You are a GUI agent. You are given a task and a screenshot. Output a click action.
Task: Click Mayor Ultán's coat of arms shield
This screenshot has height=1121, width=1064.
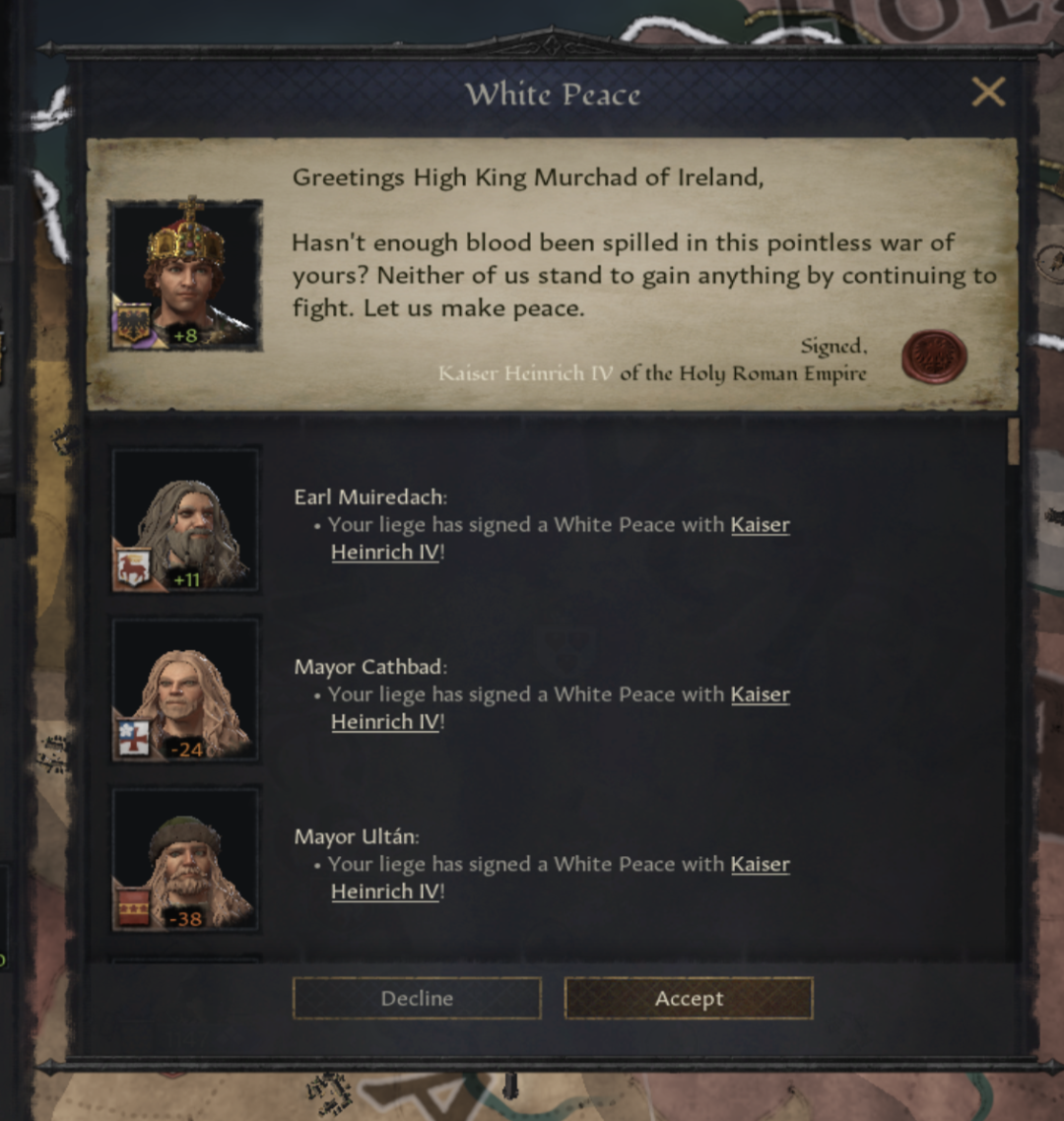click(x=133, y=907)
